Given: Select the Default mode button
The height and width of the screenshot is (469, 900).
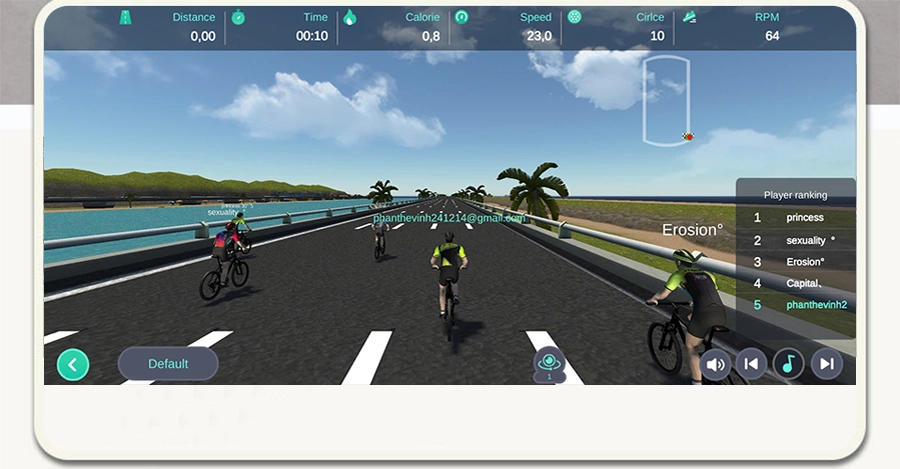Looking at the screenshot, I should (168, 364).
